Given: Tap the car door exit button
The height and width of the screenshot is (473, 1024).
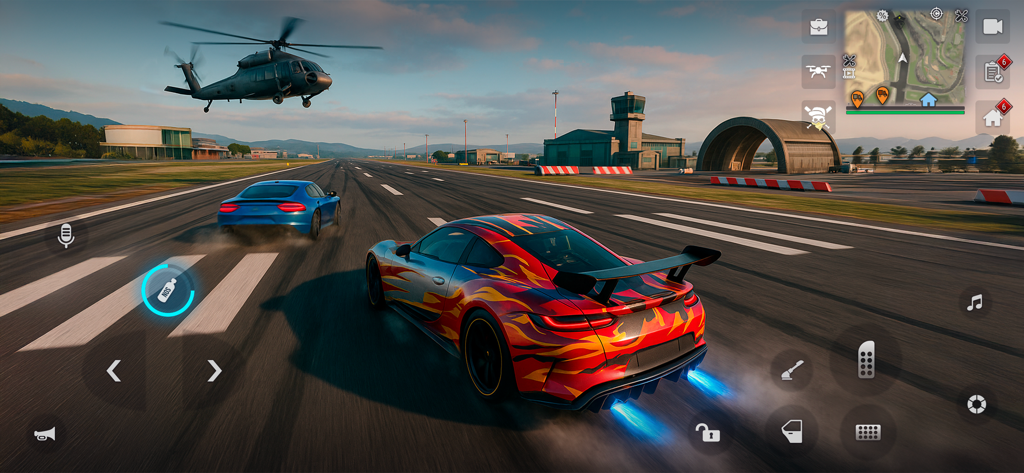Looking at the screenshot, I should coord(791,432).
